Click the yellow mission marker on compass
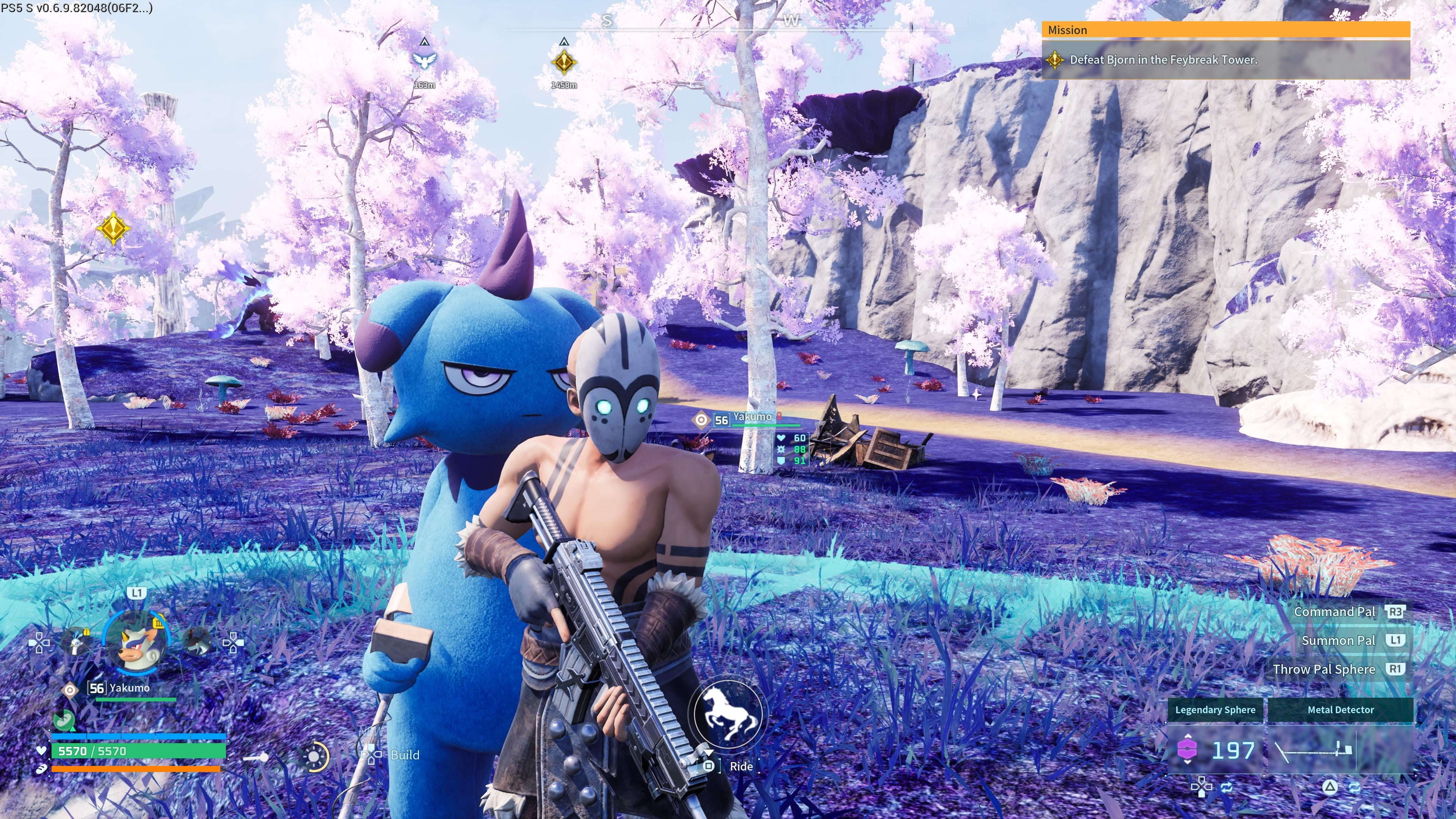The width and height of the screenshot is (1456, 819). tap(563, 62)
